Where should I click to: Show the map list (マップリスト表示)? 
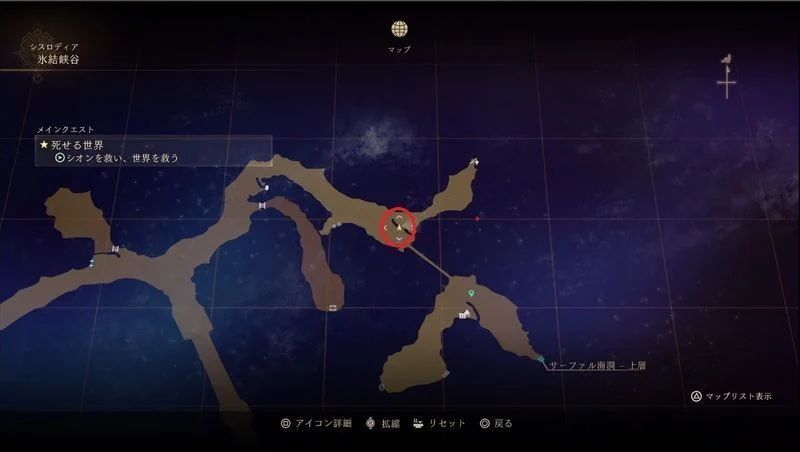[731, 396]
